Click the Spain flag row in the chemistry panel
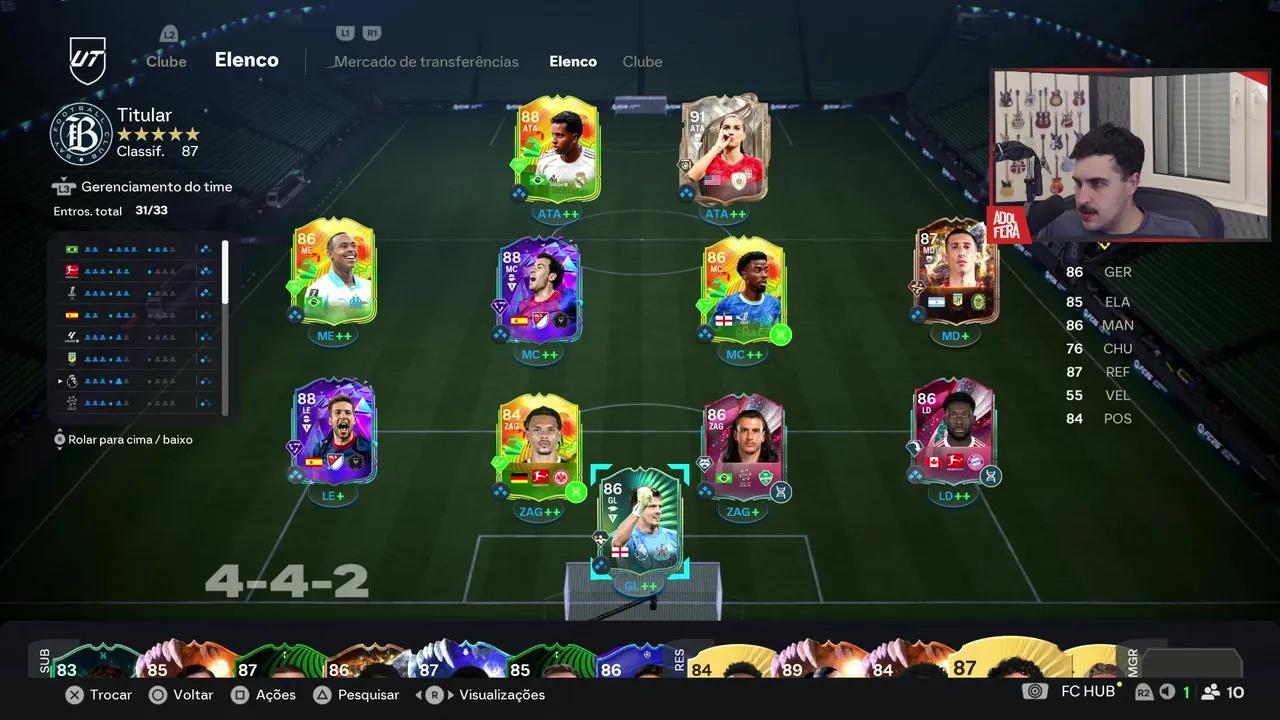The height and width of the screenshot is (720, 1280). pos(70,315)
